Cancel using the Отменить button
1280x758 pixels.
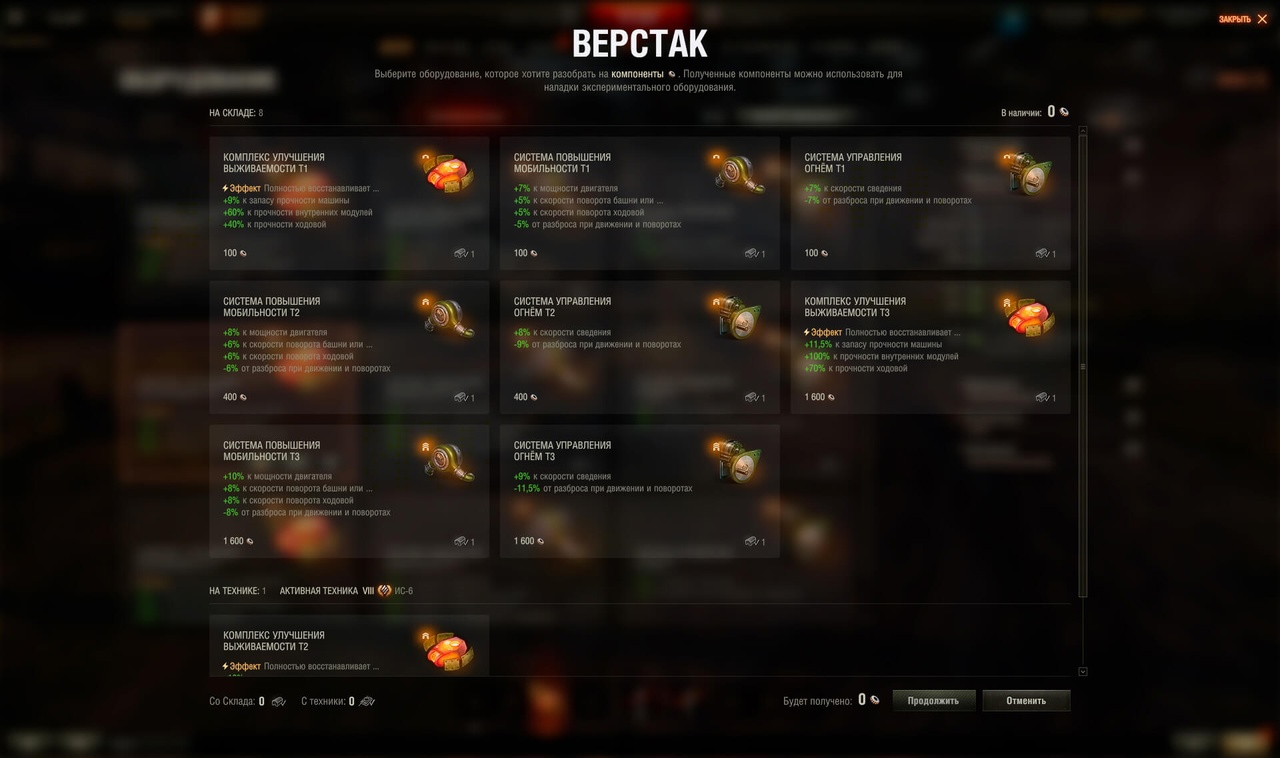coord(1026,701)
